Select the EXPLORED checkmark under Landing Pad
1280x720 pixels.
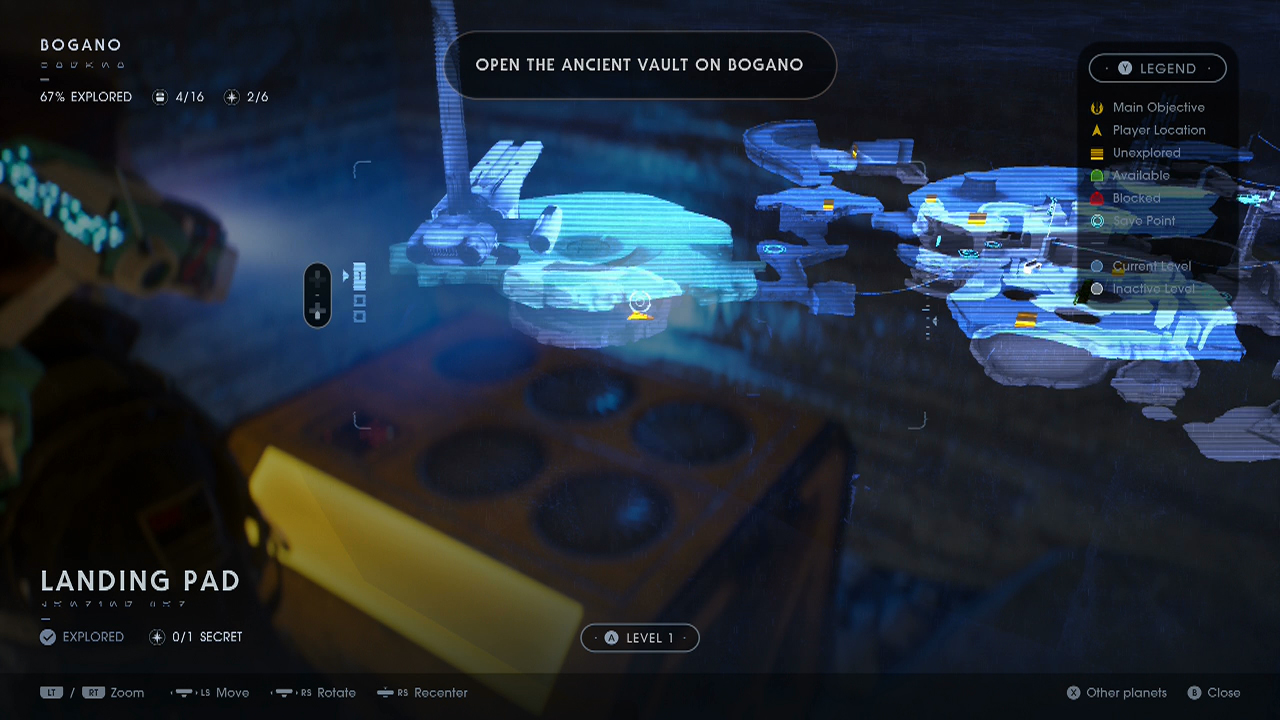47,637
